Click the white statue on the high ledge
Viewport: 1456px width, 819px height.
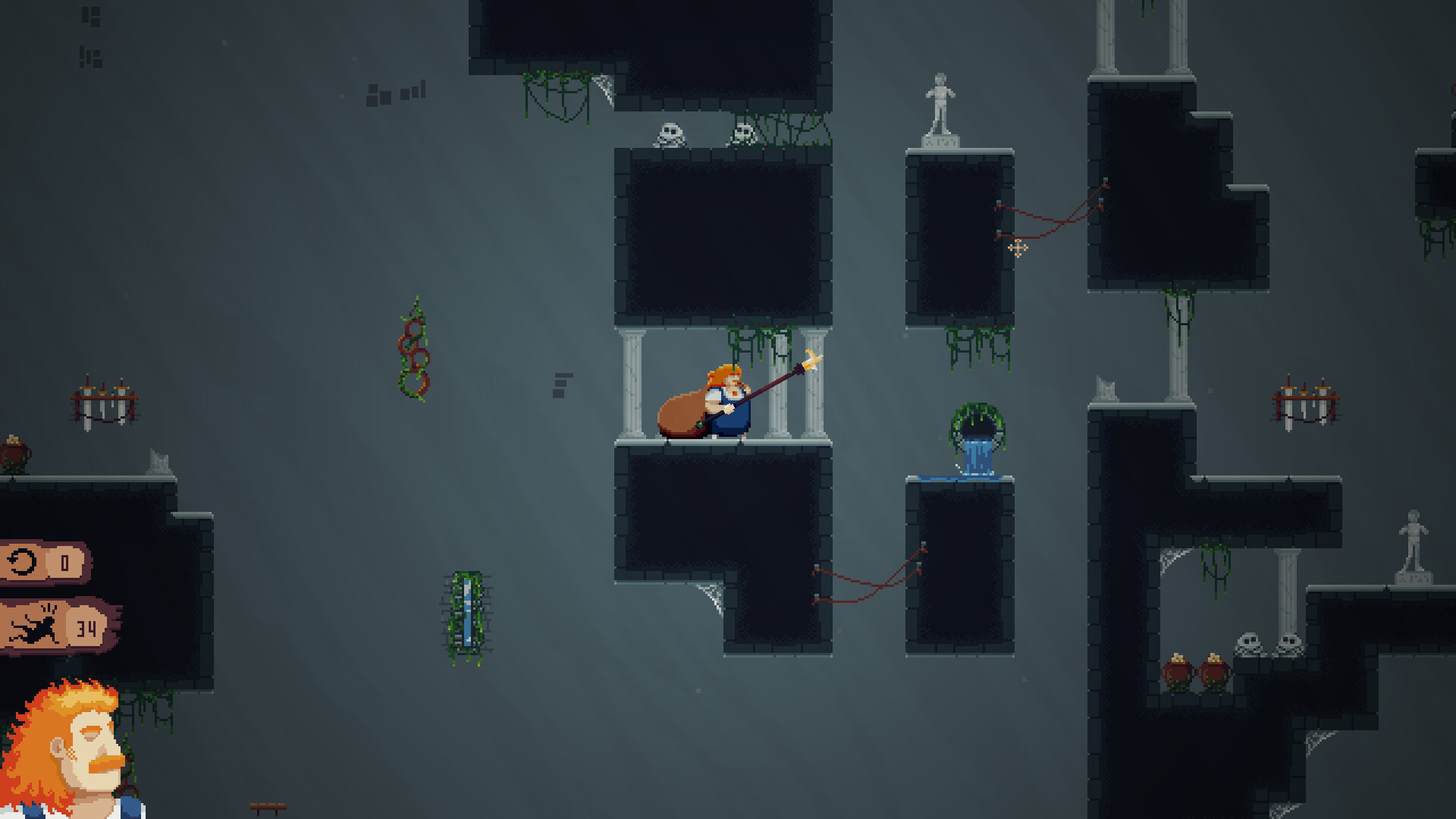click(x=940, y=106)
